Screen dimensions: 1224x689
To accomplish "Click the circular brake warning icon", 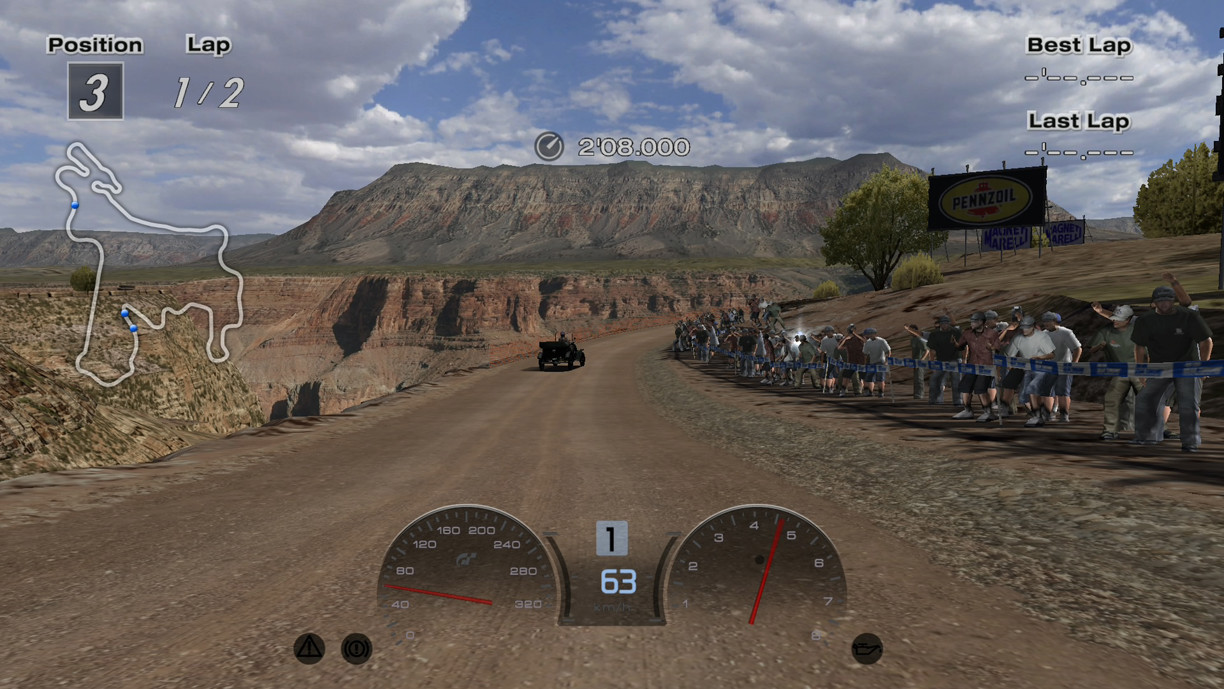I will pos(356,649).
